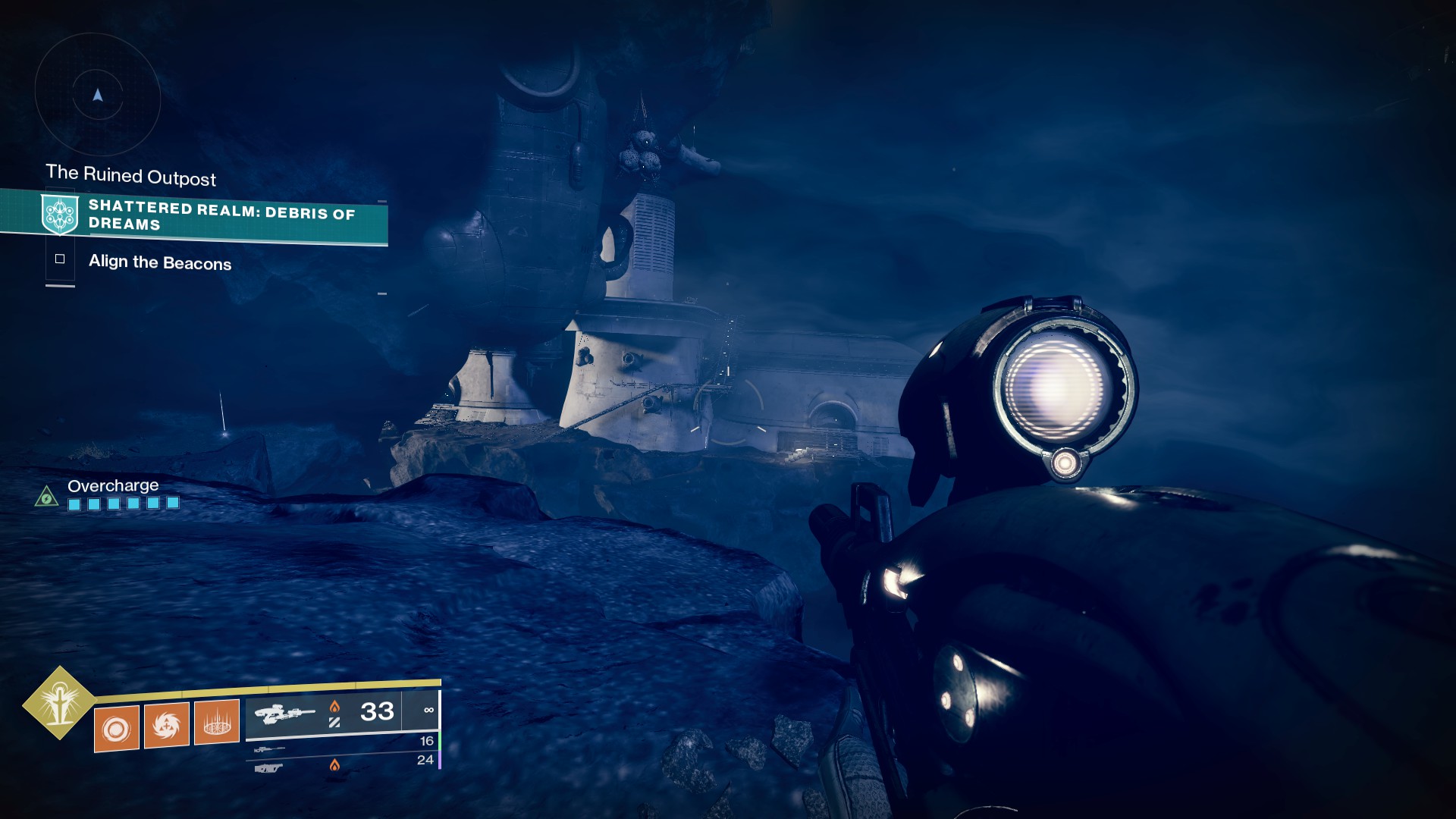Switch to the sniper rifle weapon slot
Image resolution: width=1456 pixels, height=819 pixels.
[269, 749]
